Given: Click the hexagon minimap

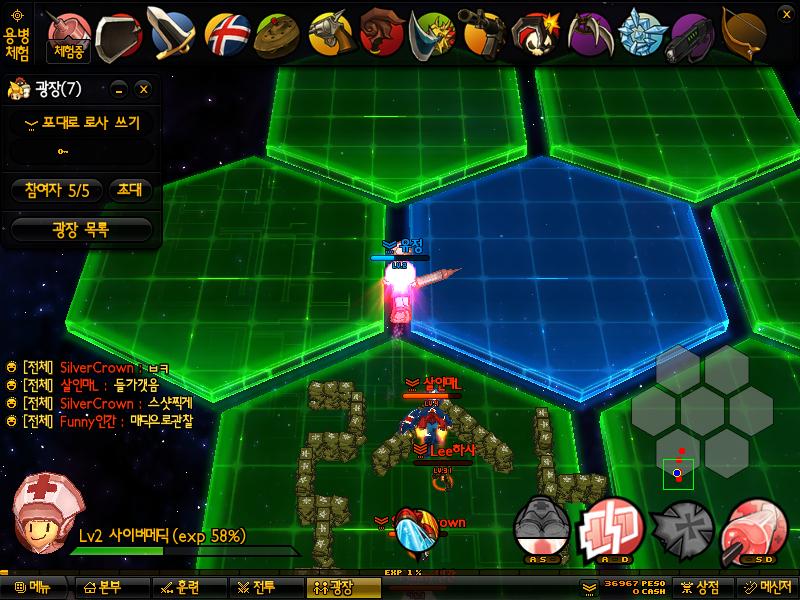Looking at the screenshot, I should (701, 410).
